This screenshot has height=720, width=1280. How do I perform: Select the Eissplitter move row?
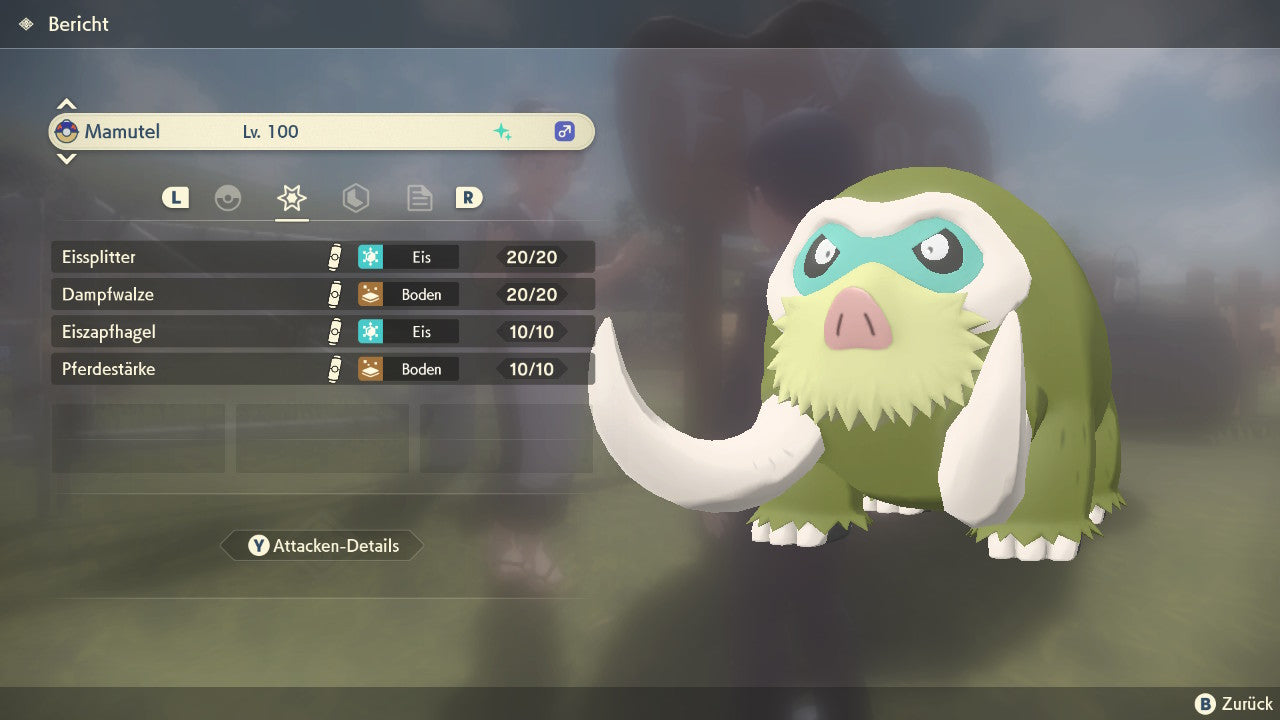point(322,257)
